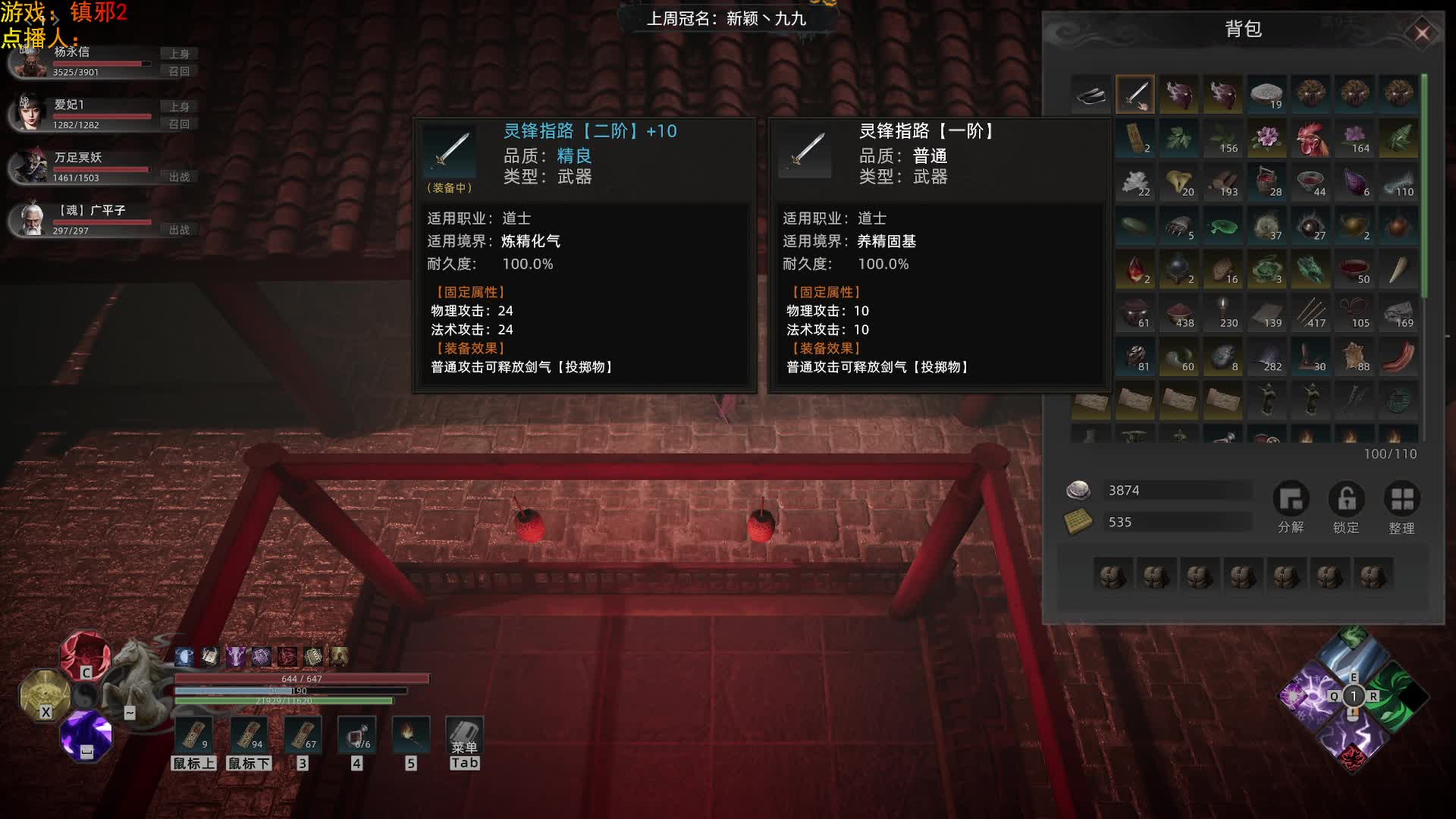The height and width of the screenshot is (819, 1456).
Task: Close the backpack panel
Action: pos(1422,33)
